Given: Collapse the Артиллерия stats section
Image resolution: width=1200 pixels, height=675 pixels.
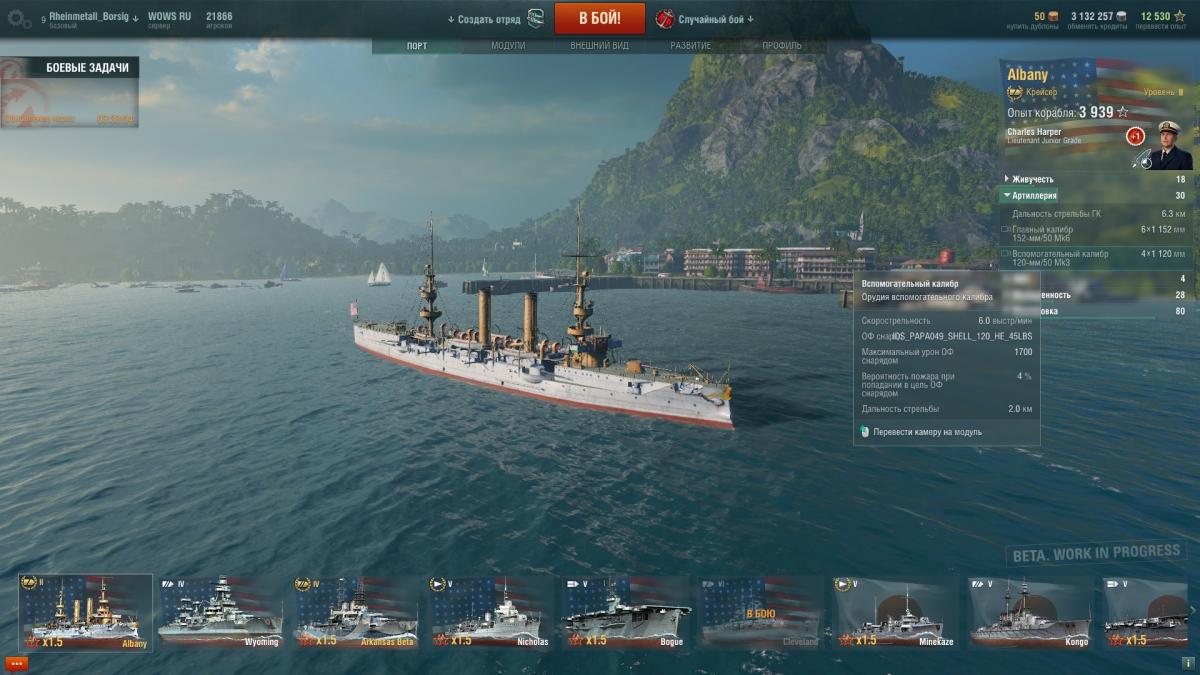Looking at the screenshot, I should point(1034,196).
